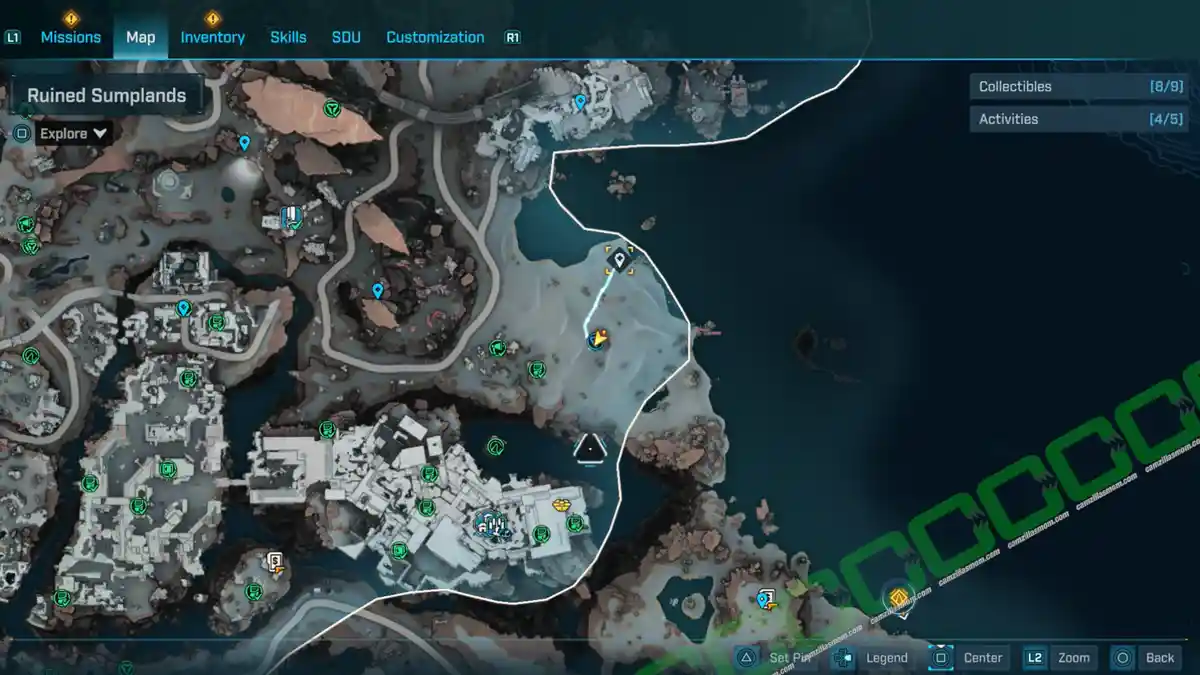
Task: Expand the Collectibles list
Action: (1064, 87)
